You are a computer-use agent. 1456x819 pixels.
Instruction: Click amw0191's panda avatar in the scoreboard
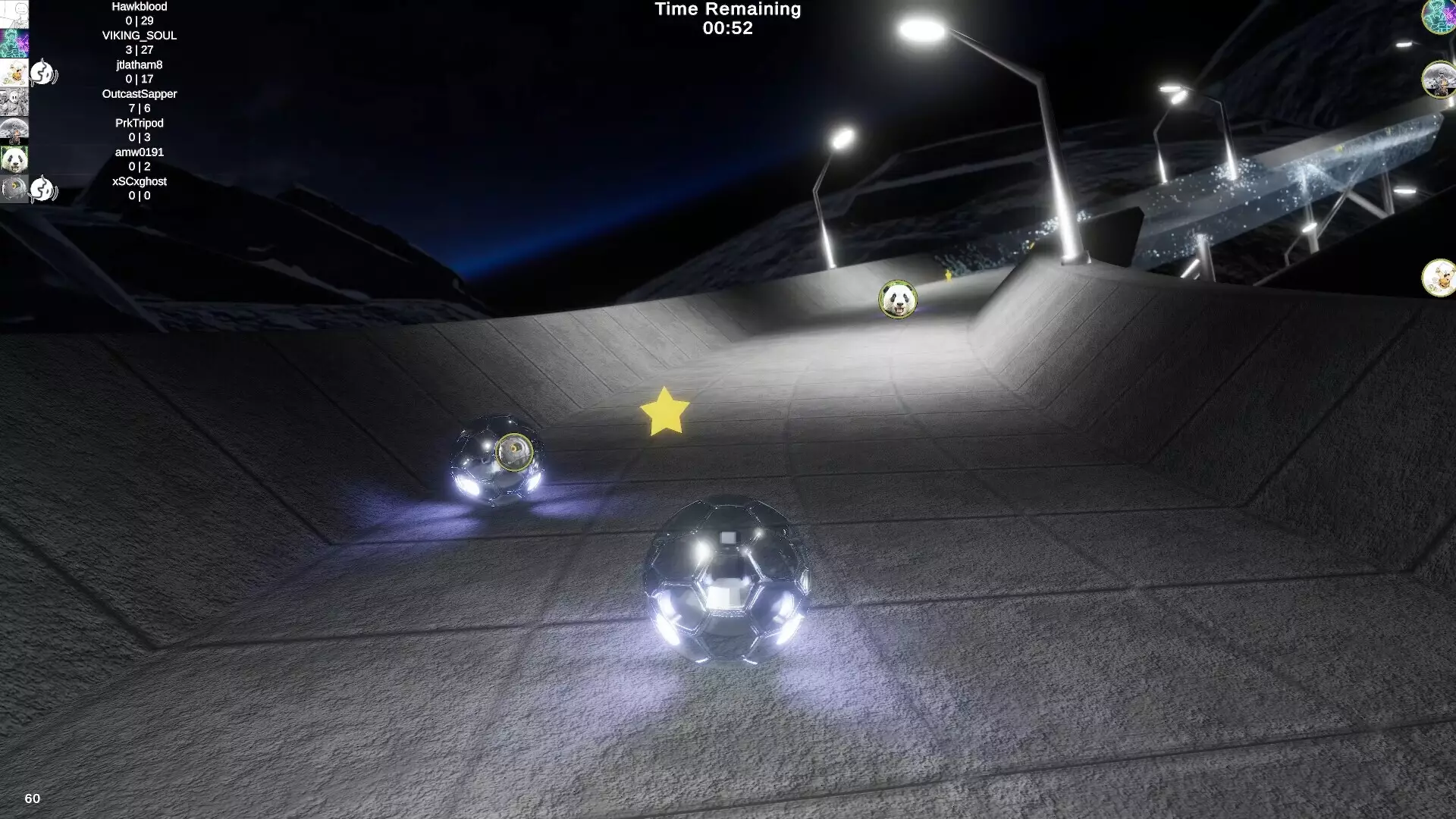(14, 159)
